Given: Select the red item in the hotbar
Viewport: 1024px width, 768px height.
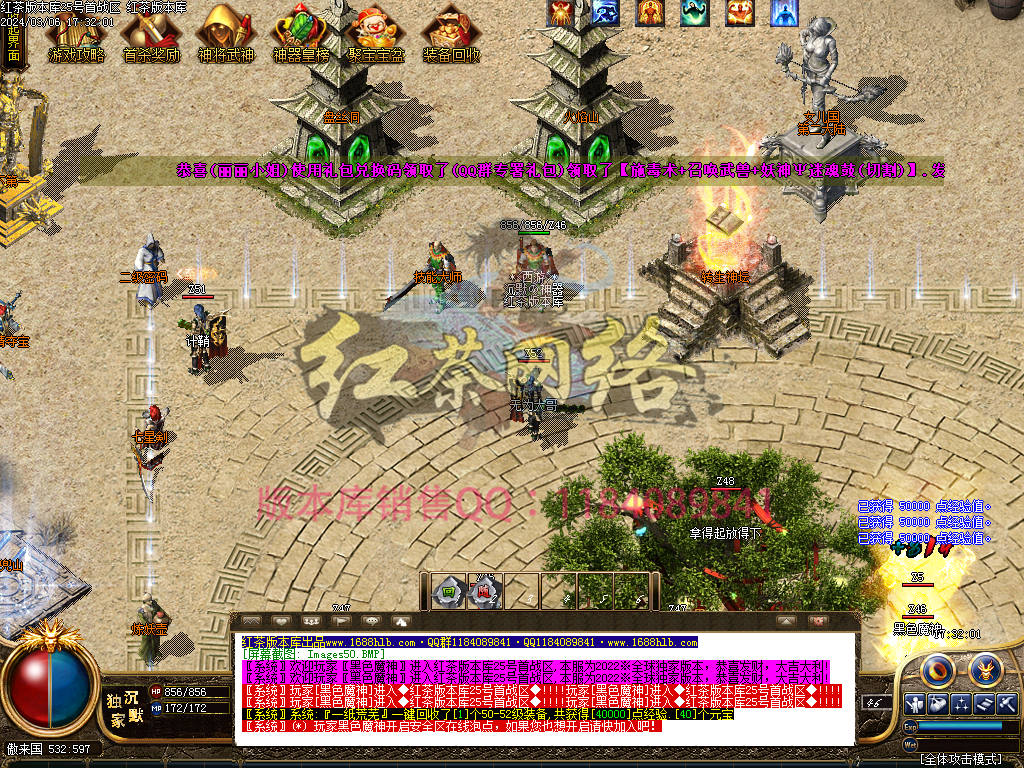Looking at the screenshot, I should point(483,592).
